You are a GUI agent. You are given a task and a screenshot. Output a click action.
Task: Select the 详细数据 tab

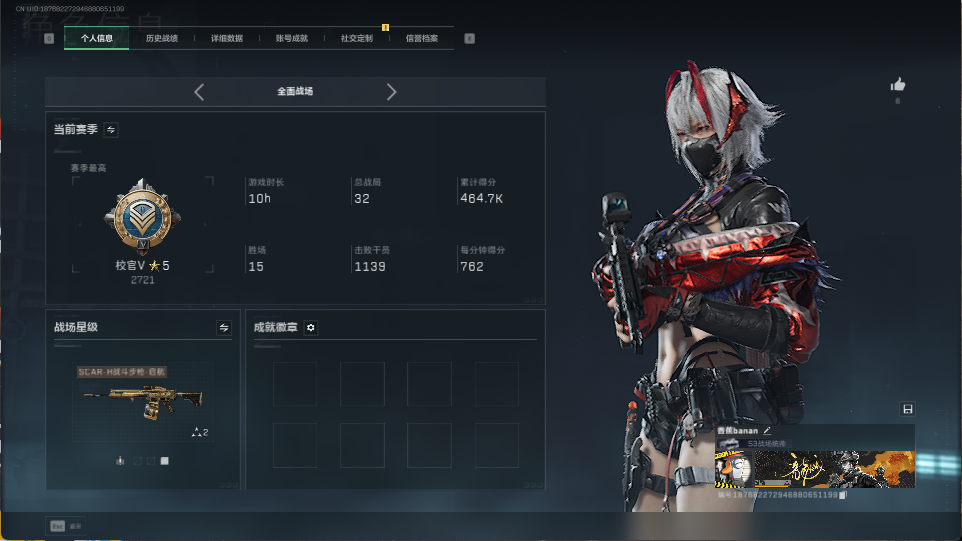(227, 38)
